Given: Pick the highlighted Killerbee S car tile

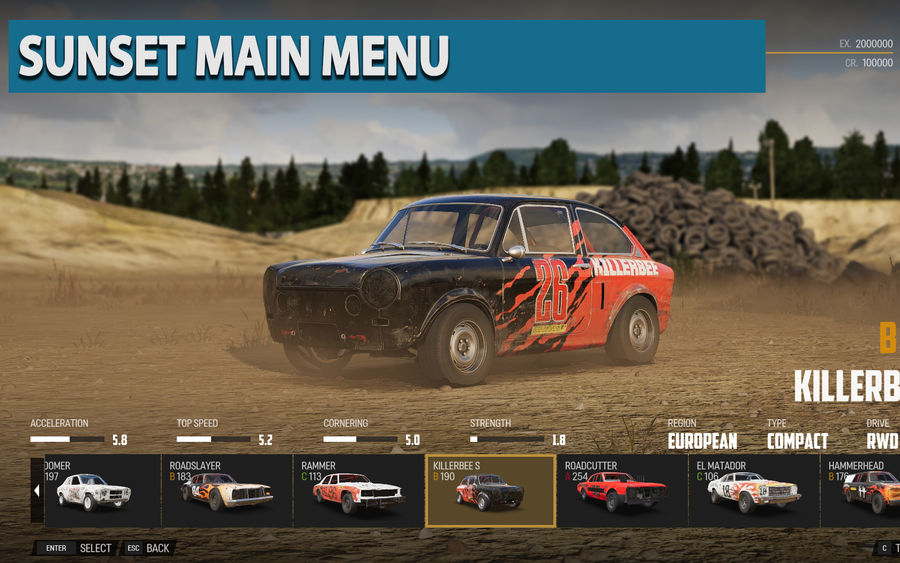Looking at the screenshot, I should pyautogui.click(x=490, y=491).
